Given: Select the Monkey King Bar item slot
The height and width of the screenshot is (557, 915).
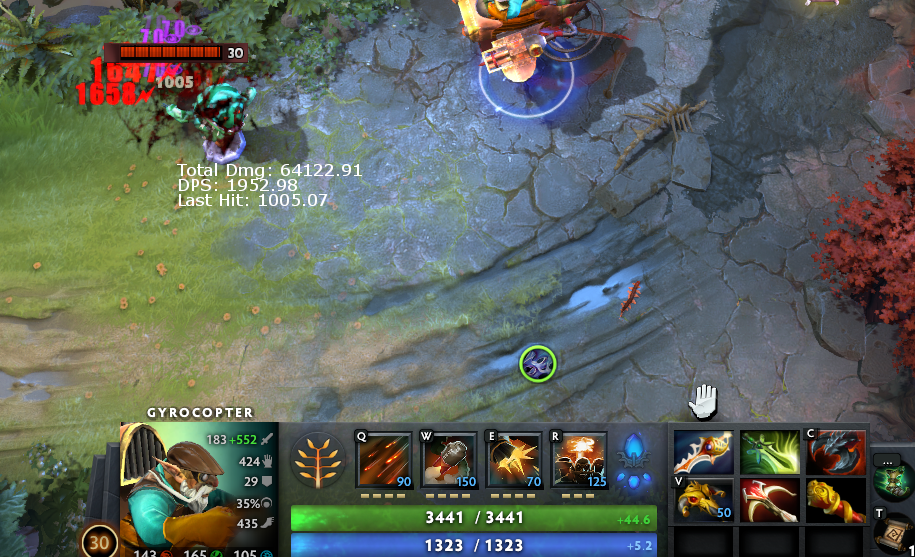Looking at the screenshot, I should pyautogui.click(x=835, y=499).
